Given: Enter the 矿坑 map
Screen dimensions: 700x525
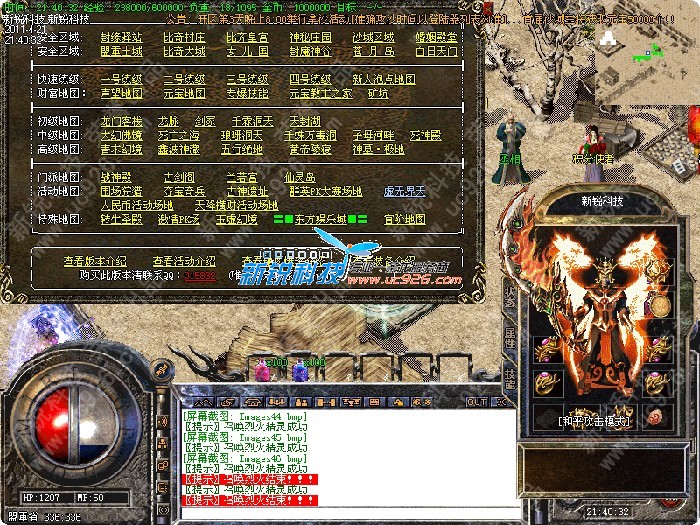Looking at the screenshot, I should (x=378, y=92).
